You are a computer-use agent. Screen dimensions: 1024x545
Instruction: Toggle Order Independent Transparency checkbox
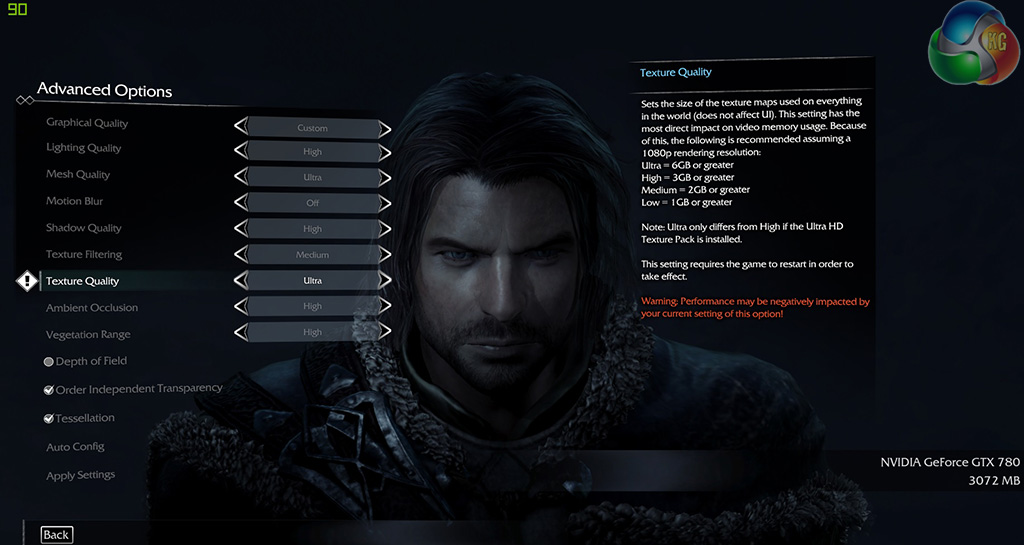coord(49,390)
